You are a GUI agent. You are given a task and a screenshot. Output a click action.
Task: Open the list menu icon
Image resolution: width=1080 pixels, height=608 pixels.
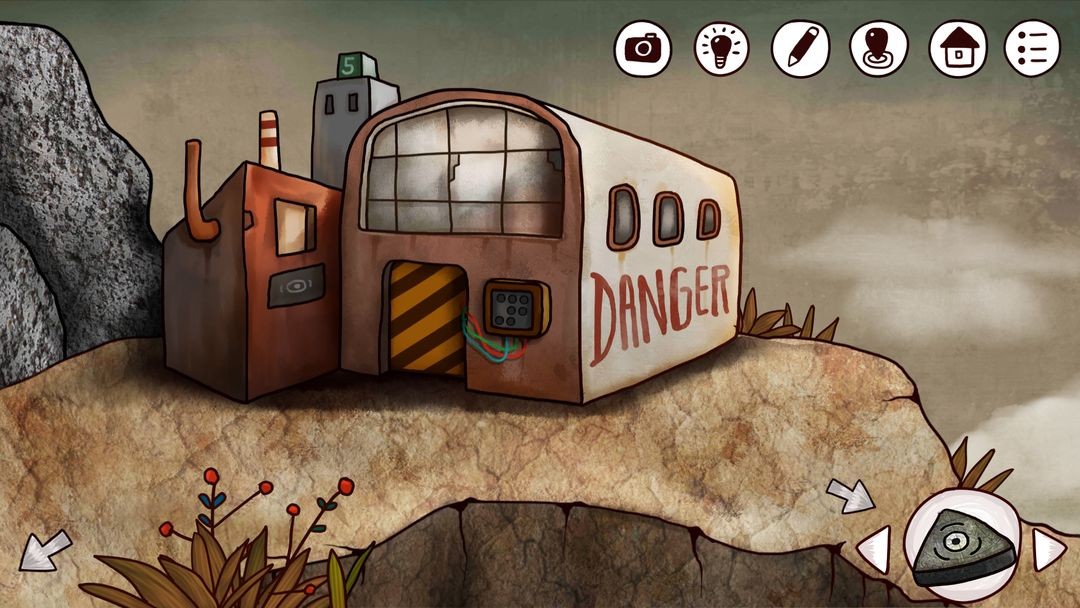pyautogui.click(x=1033, y=47)
